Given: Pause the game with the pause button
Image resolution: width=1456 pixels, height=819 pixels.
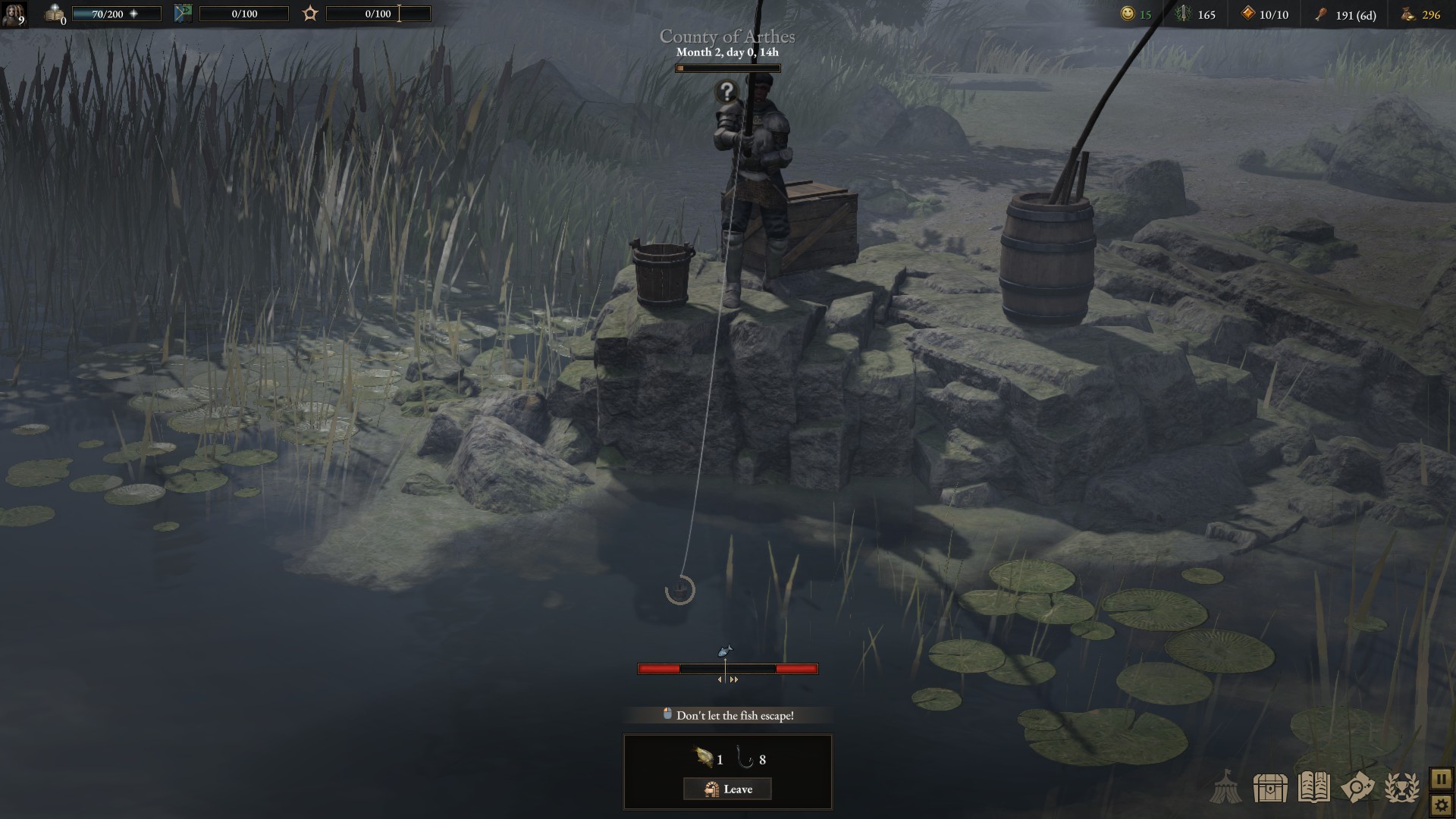Looking at the screenshot, I should click(1441, 779).
